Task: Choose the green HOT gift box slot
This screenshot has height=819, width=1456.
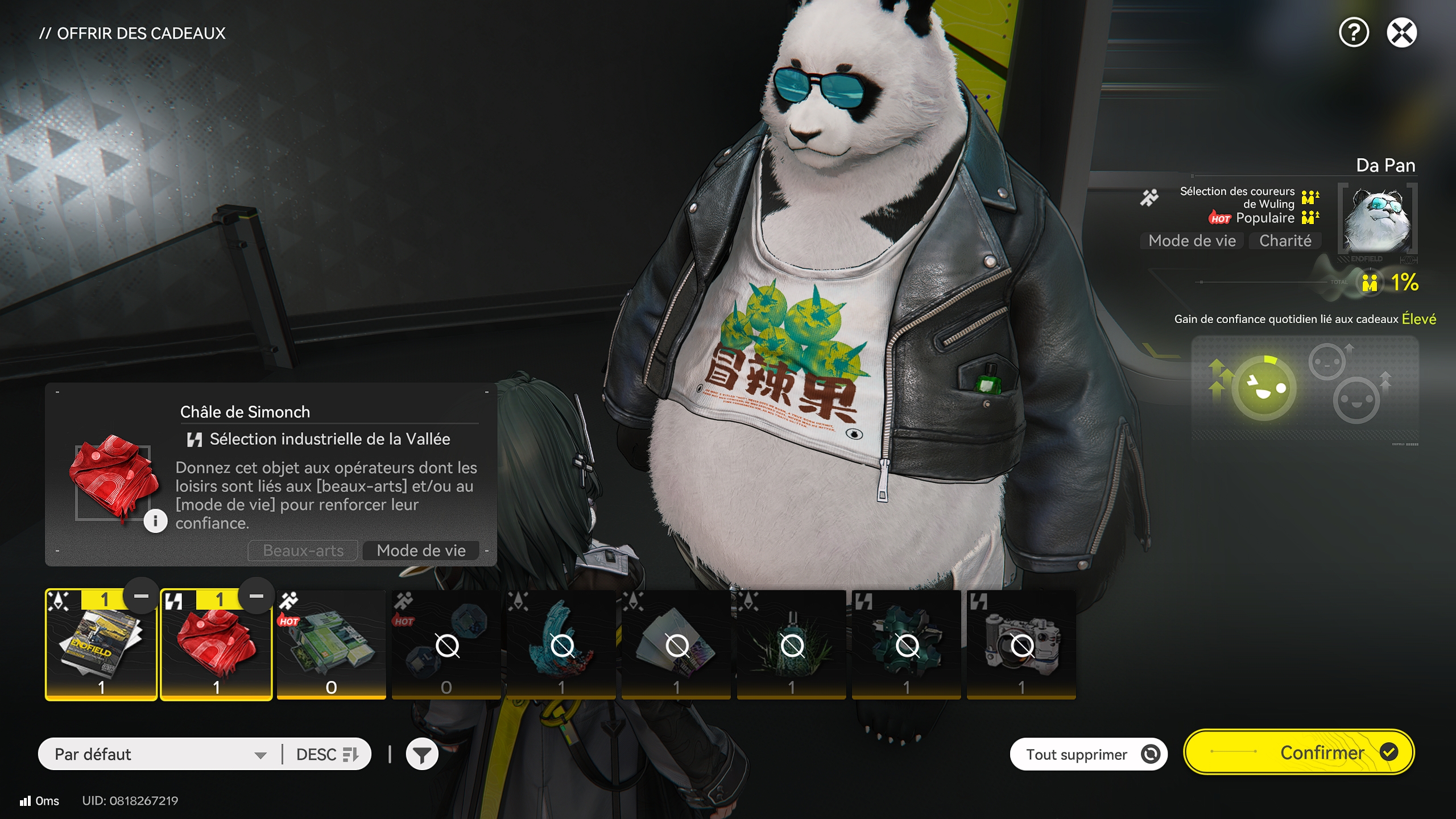Action: click(331, 646)
